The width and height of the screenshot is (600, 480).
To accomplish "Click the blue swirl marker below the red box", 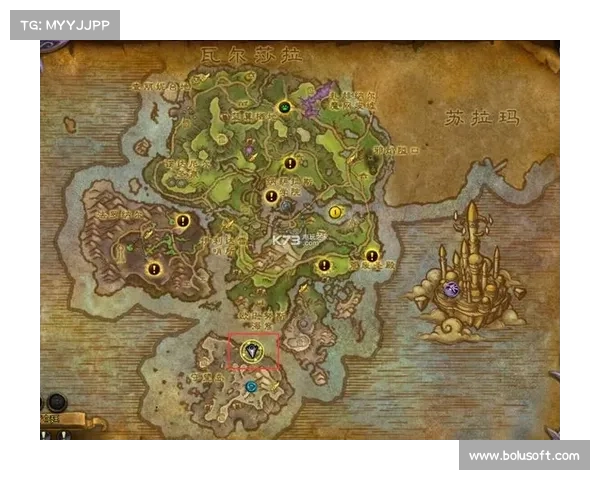I will (251, 386).
